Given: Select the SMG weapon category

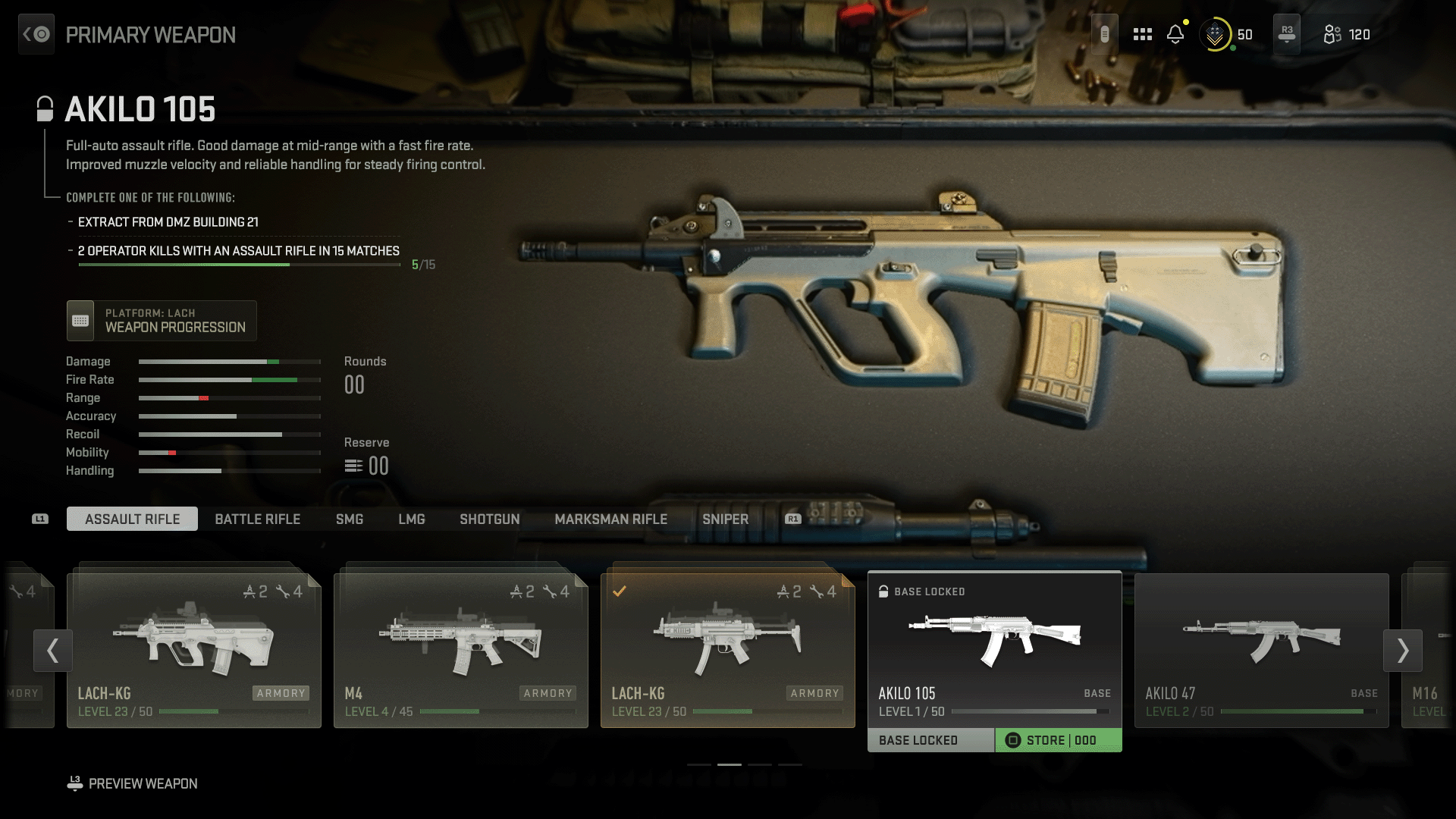Looking at the screenshot, I should tap(350, 519).
